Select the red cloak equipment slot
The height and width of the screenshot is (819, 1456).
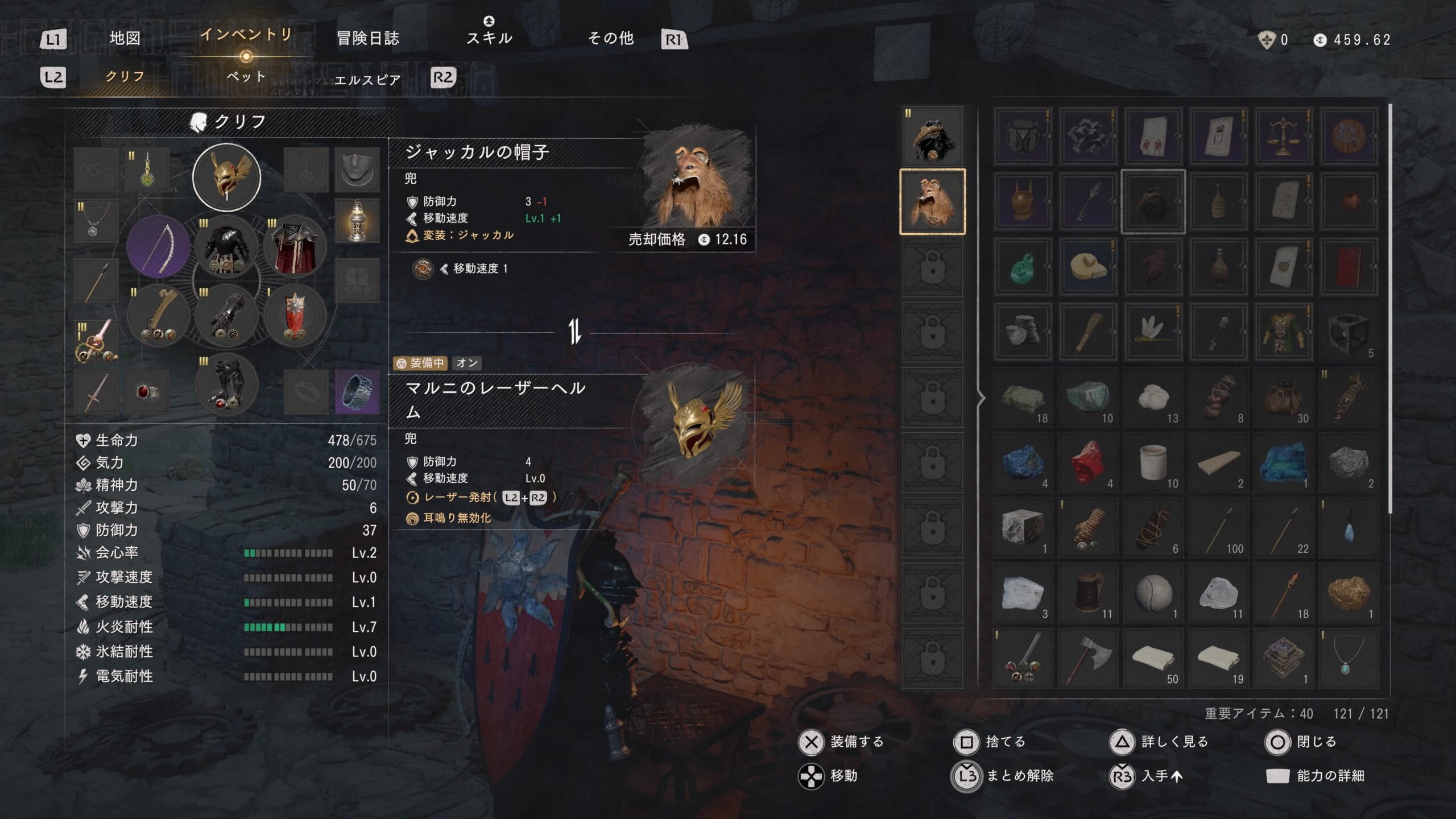[x=295, y=247]
